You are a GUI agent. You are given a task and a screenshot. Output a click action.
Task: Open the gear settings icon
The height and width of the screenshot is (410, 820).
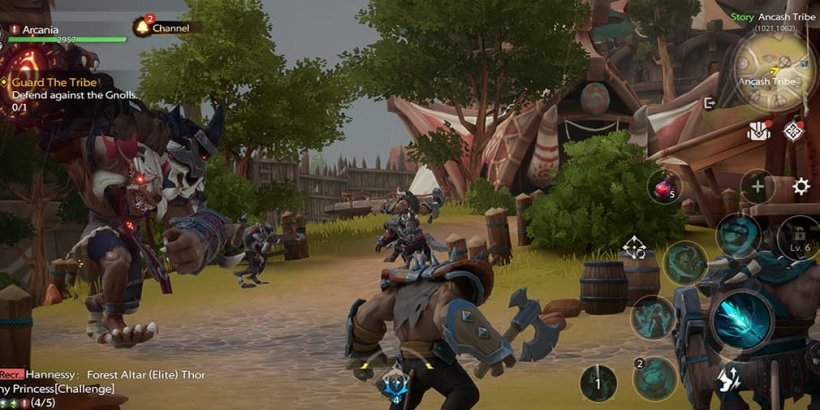pyautogui.click(x=801, y=186)
